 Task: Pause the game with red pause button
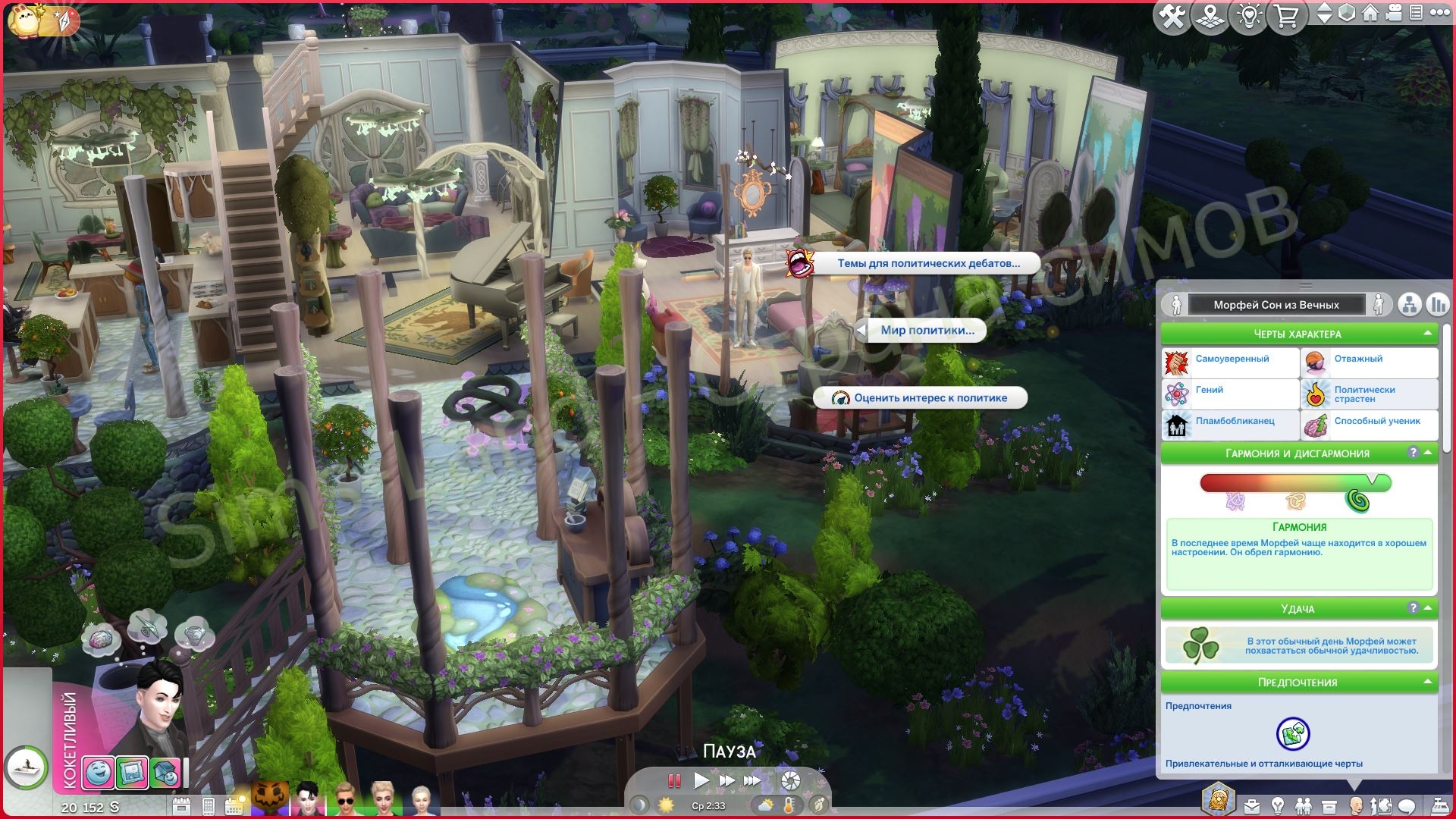tap(673, 780)
